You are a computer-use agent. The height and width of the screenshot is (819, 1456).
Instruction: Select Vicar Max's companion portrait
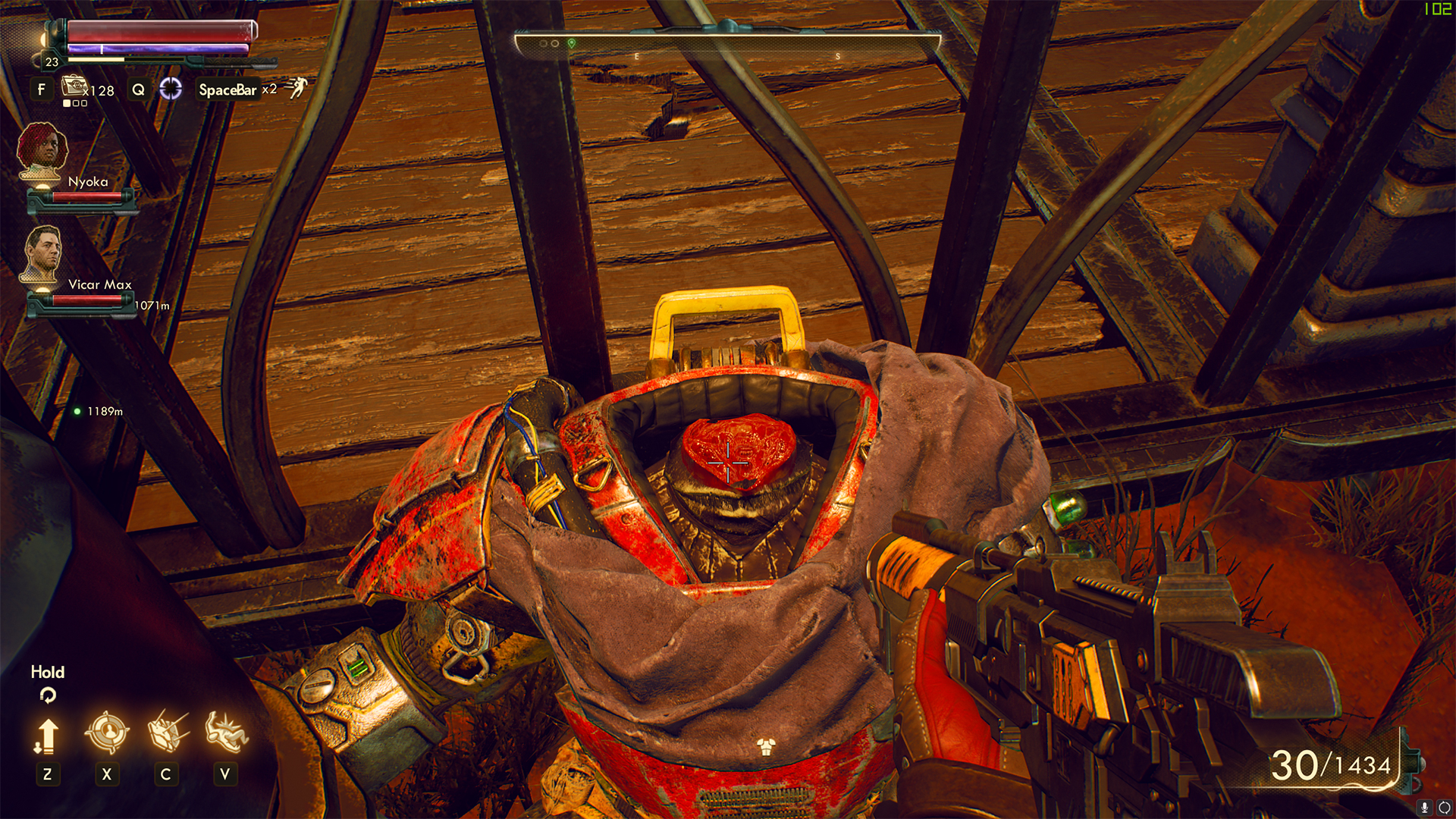tap(42, 253)
